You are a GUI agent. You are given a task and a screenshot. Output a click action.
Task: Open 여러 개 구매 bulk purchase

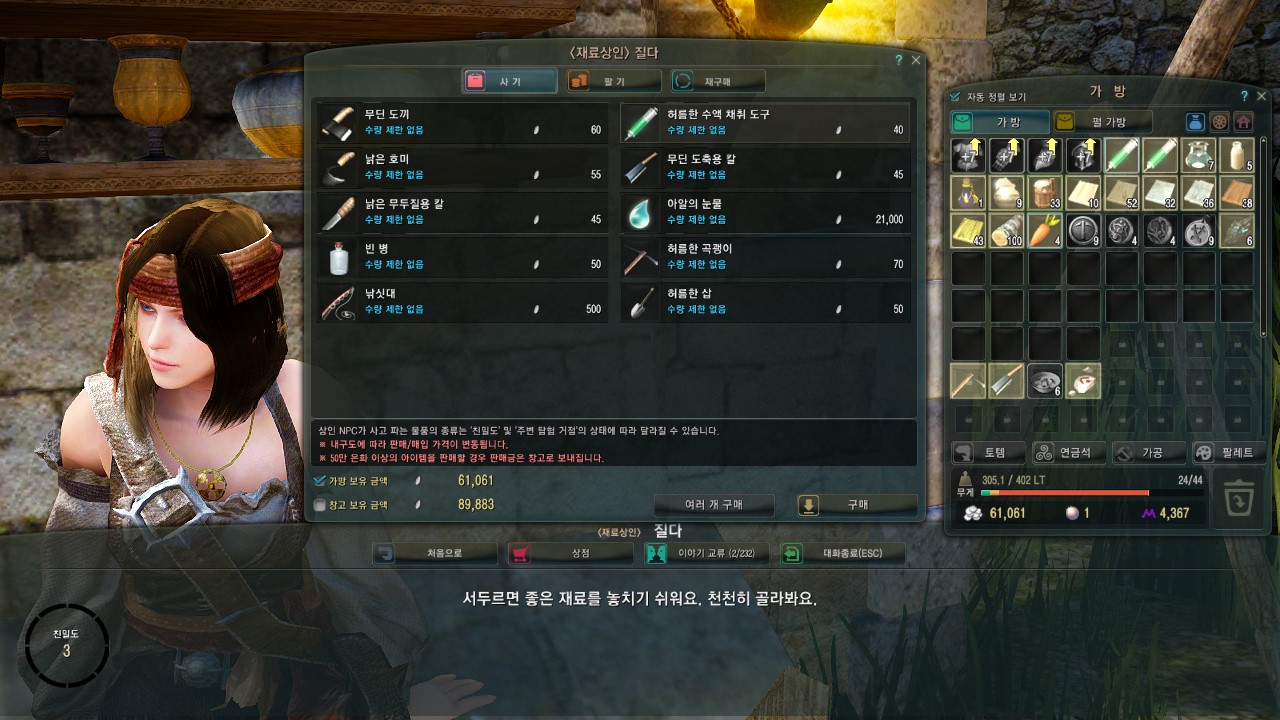(x=714, y=505)
